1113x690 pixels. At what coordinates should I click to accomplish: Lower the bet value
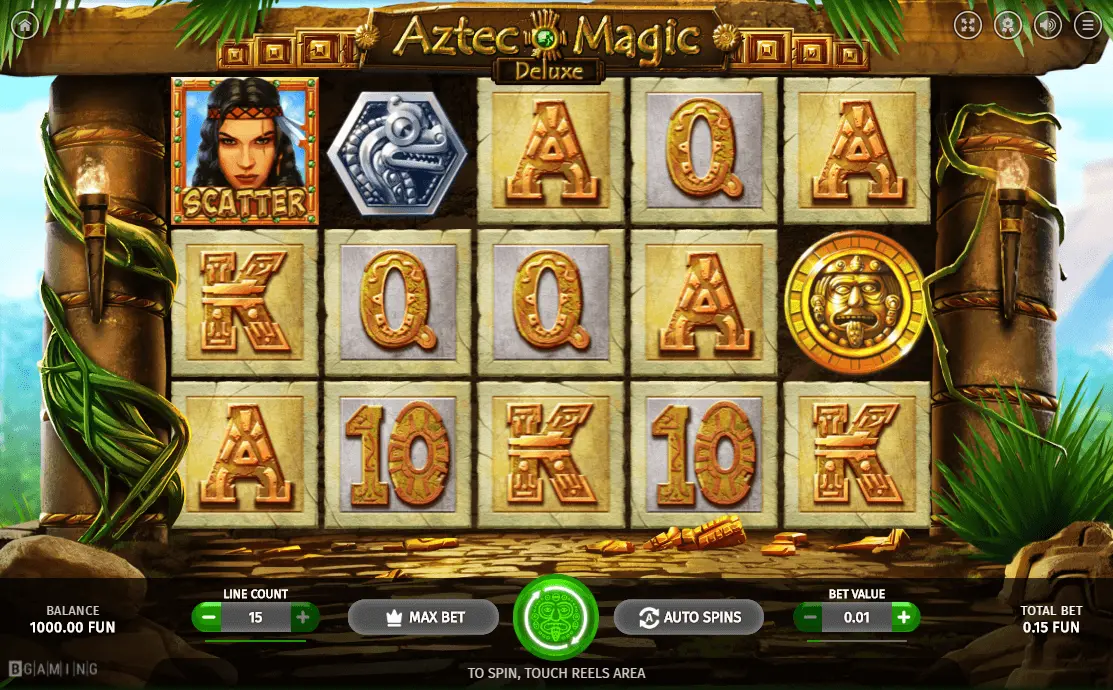click(810, 617)
